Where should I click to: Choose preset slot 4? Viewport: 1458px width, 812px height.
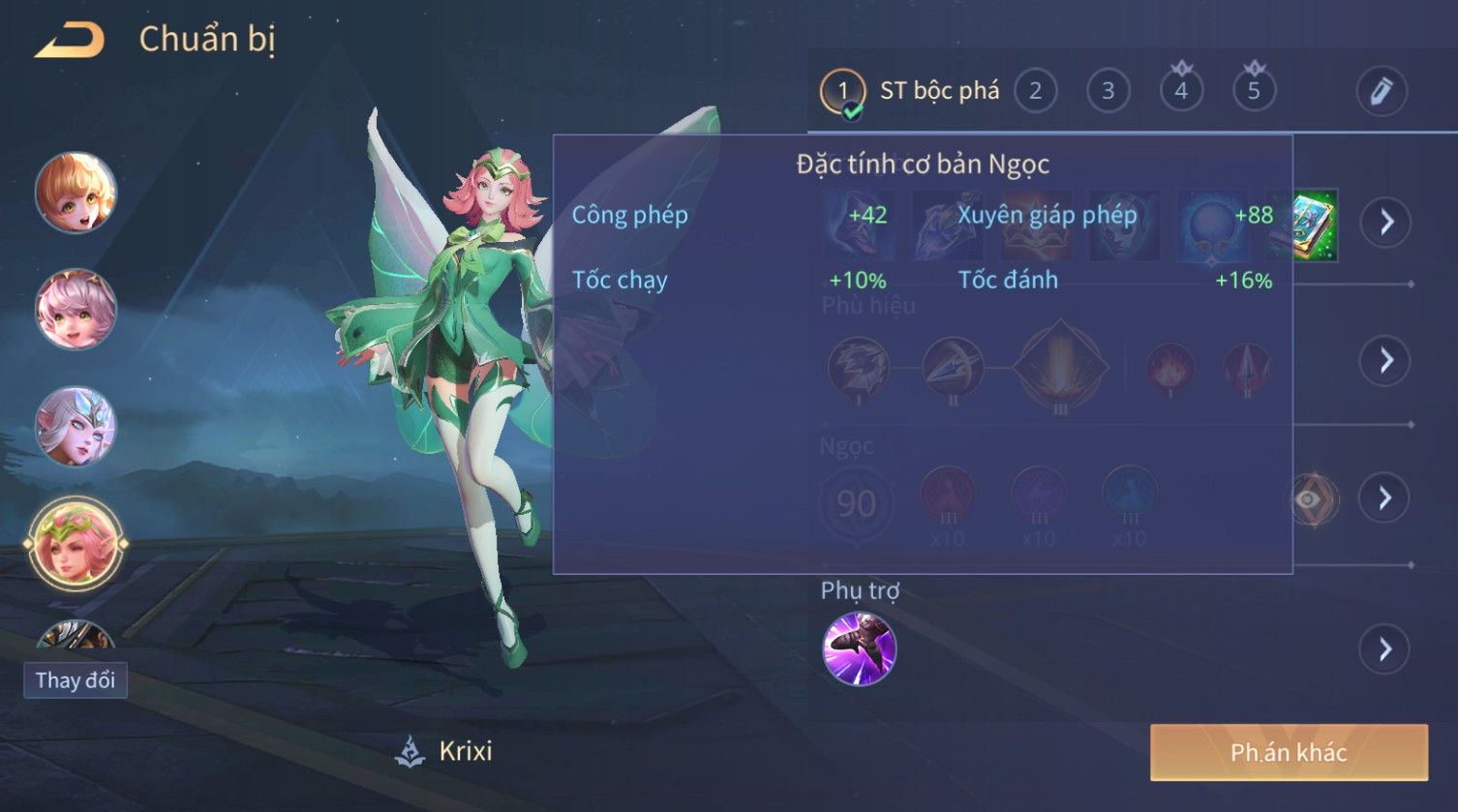pyautogui.click(x=1181, y=92)
